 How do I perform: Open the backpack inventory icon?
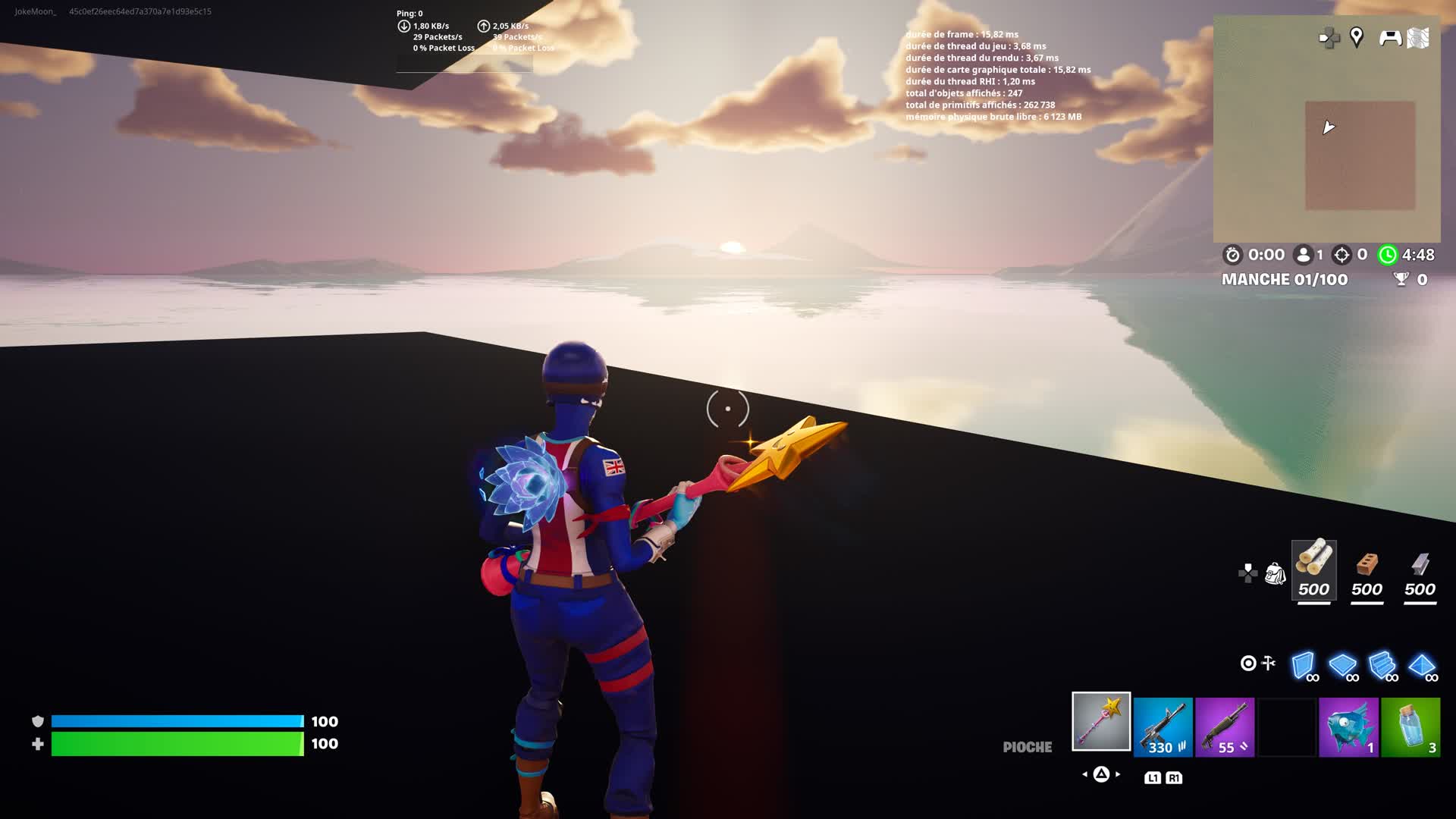pyautogui.click(x=1275, y=573)
